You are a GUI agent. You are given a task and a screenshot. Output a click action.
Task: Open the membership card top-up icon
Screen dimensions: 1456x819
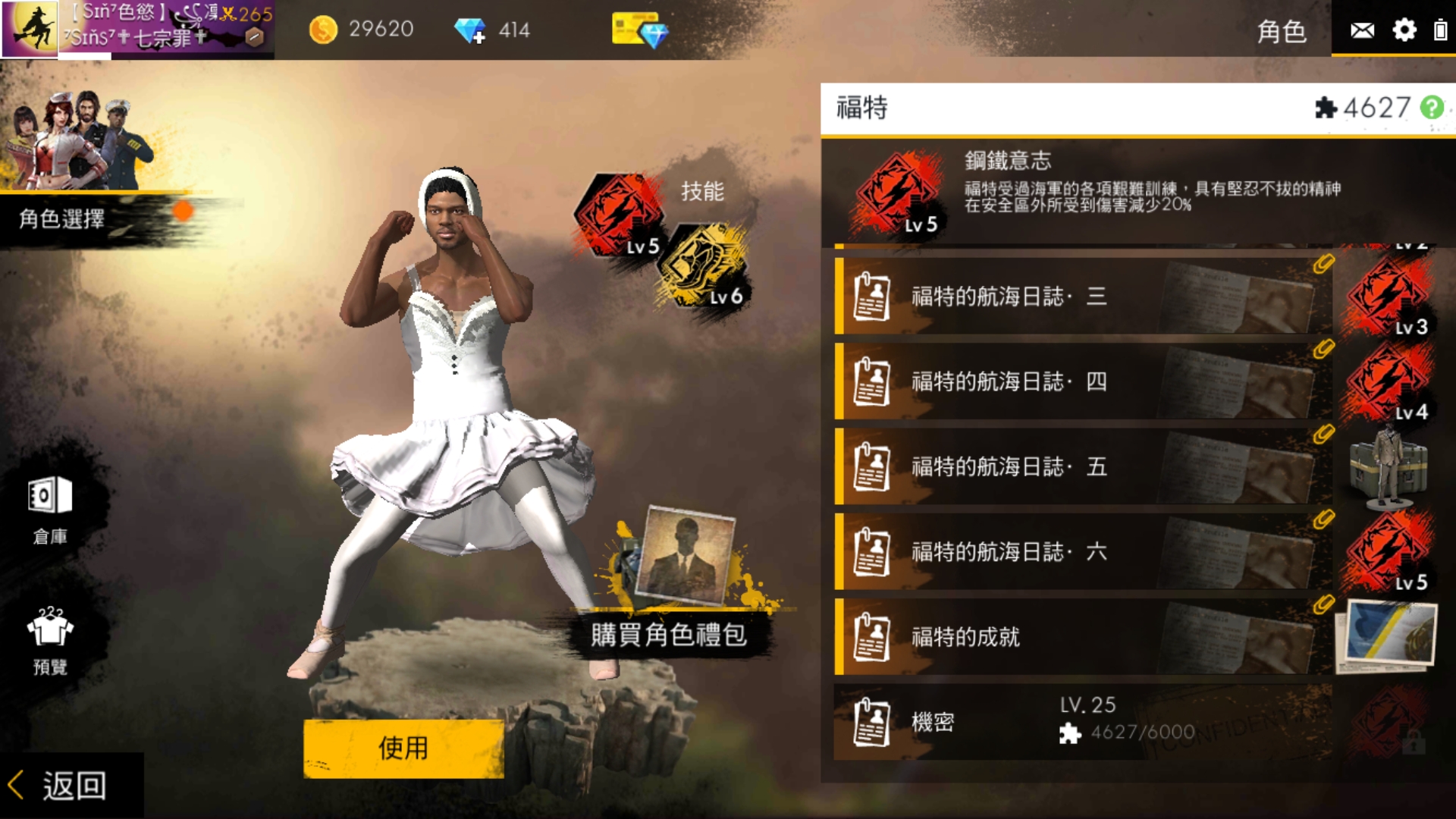click(641, 30)
